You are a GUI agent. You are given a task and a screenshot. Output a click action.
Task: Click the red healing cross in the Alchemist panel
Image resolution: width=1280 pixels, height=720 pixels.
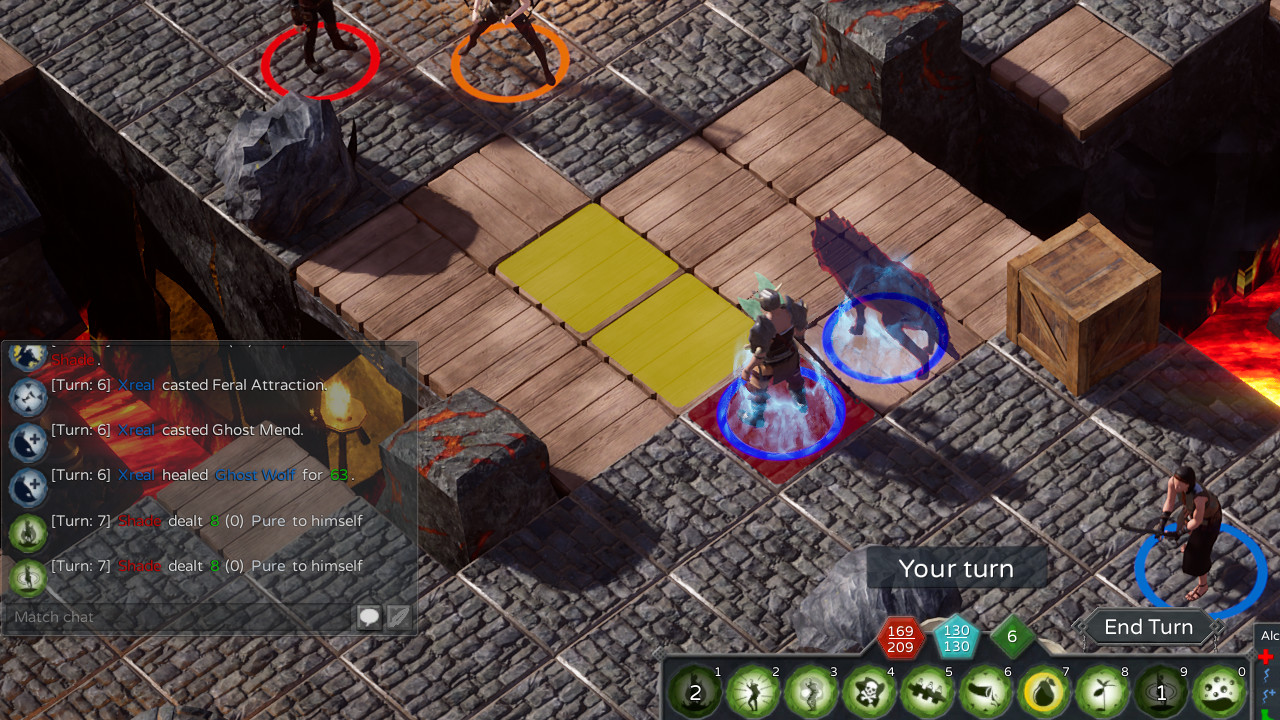1268,658
